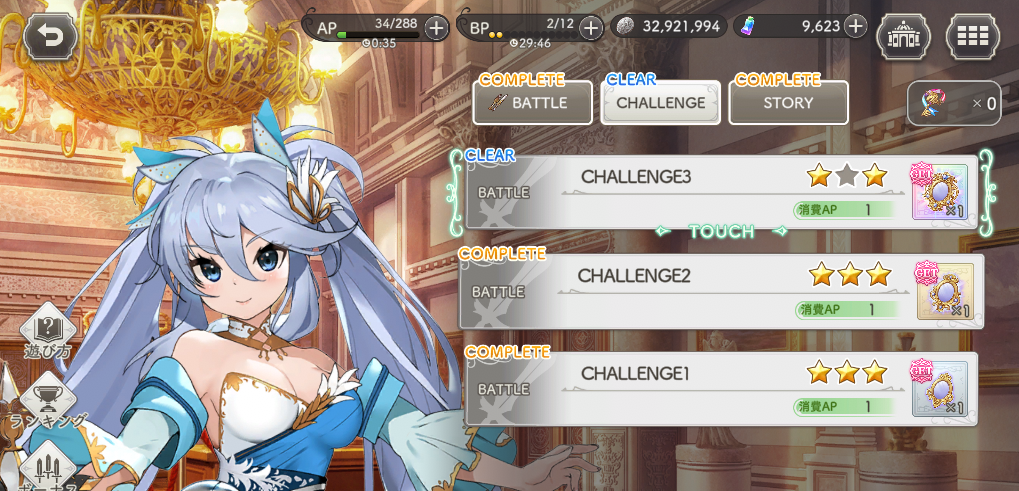The height and width of the screenshot is (491, 1019).
Task: Check the event key item counter
Action: pos(954,103)
